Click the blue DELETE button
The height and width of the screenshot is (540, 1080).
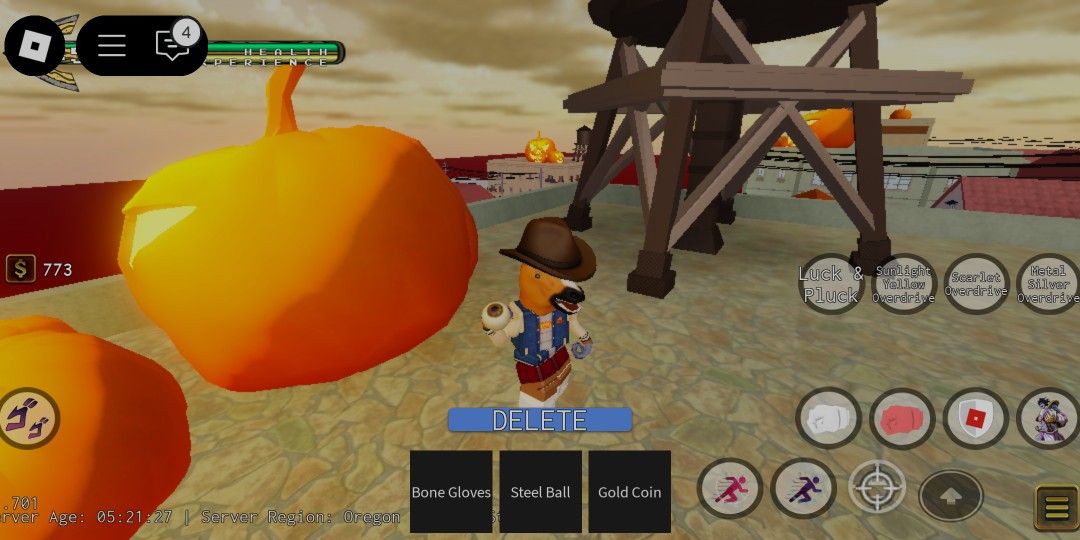(x=539, y=420)
